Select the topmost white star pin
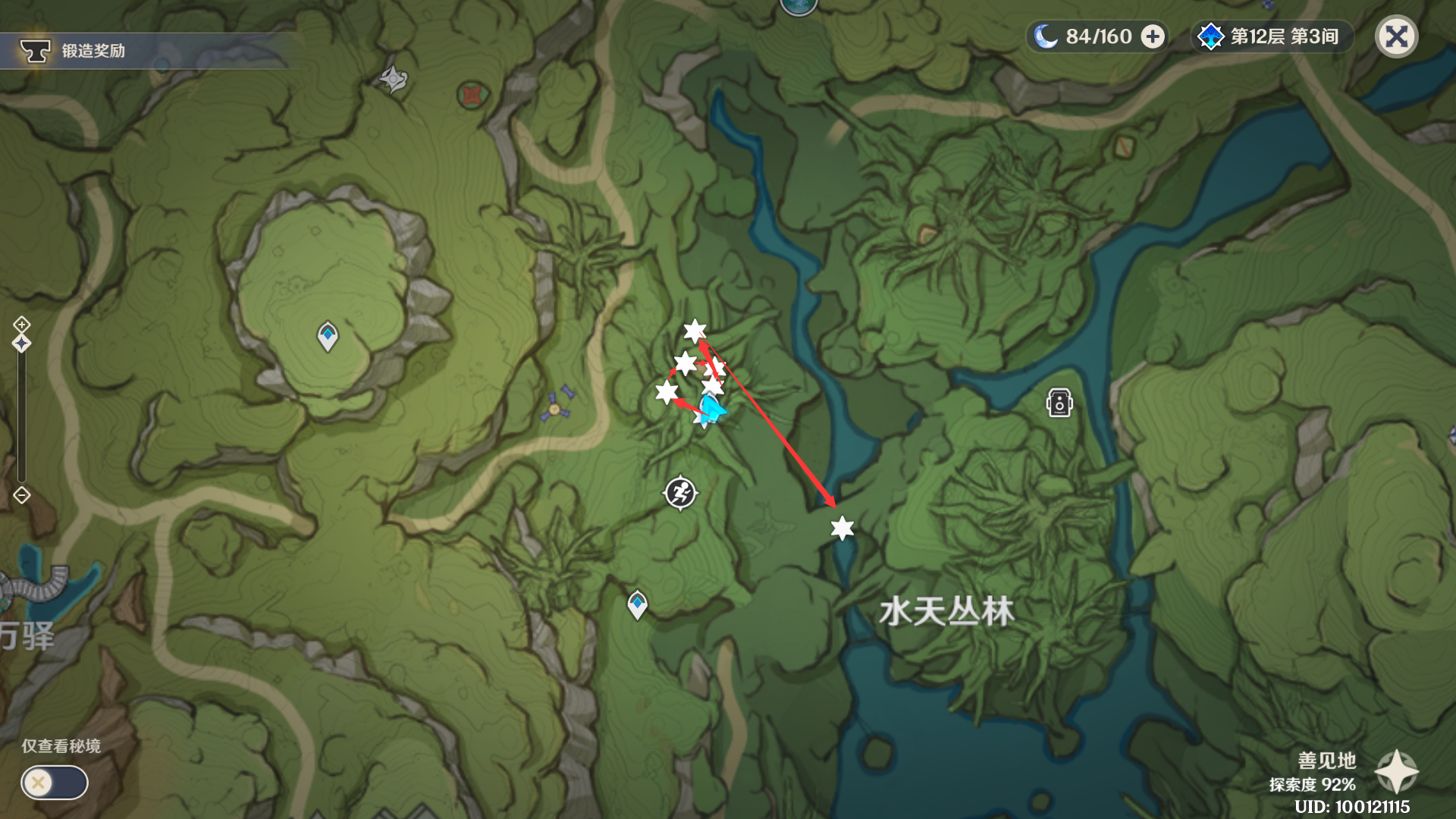 point(694,331)
